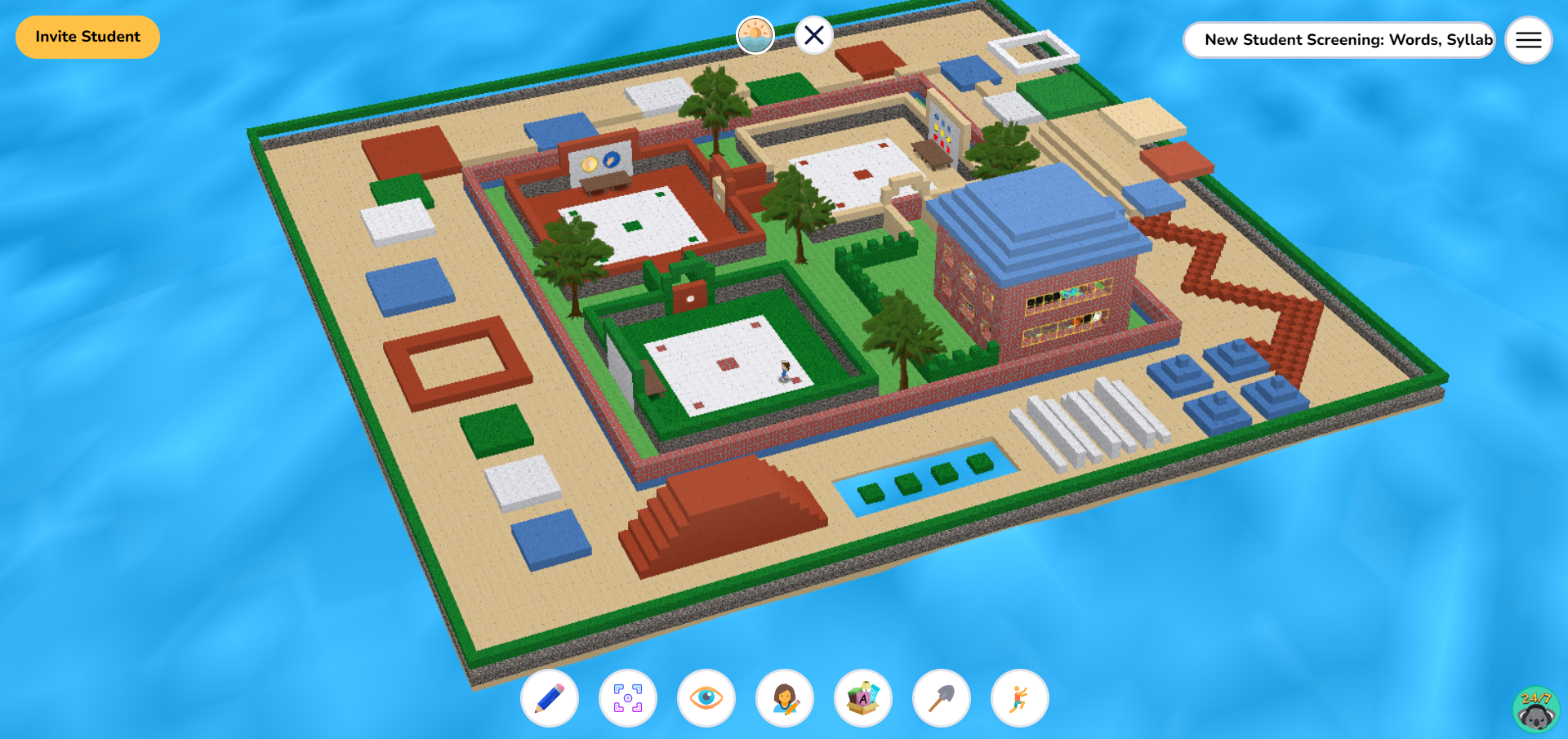This screenshot has width=1568, height=739.
Task: Select the pencil editing tool
Action: click(x=550, y=698)
